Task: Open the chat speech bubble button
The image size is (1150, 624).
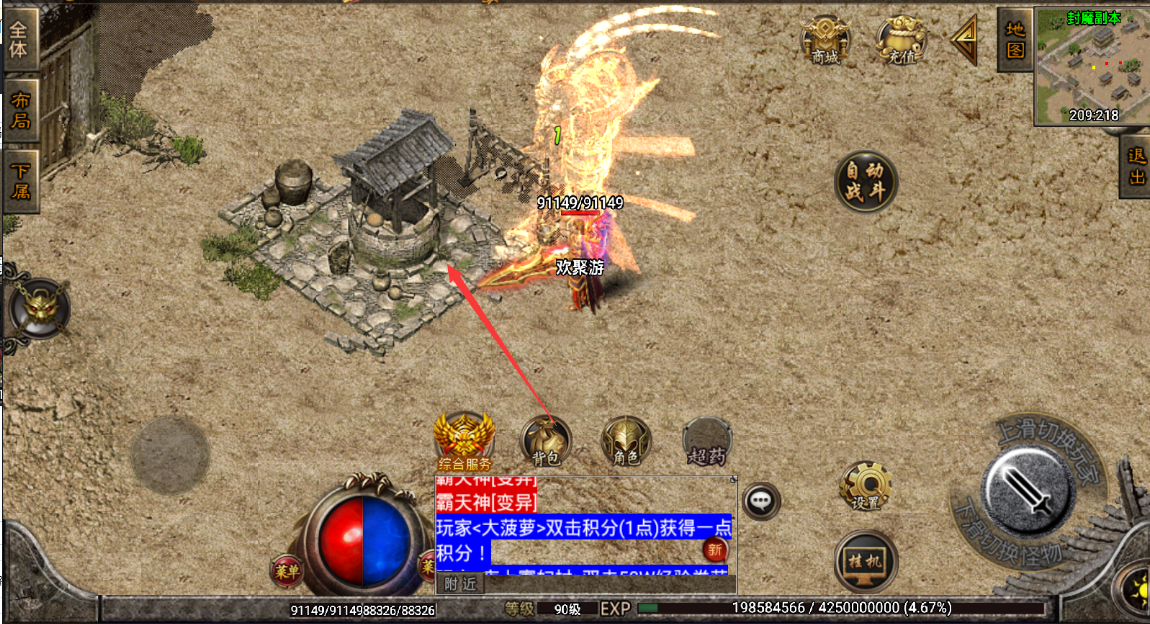Action: [762, 500]
